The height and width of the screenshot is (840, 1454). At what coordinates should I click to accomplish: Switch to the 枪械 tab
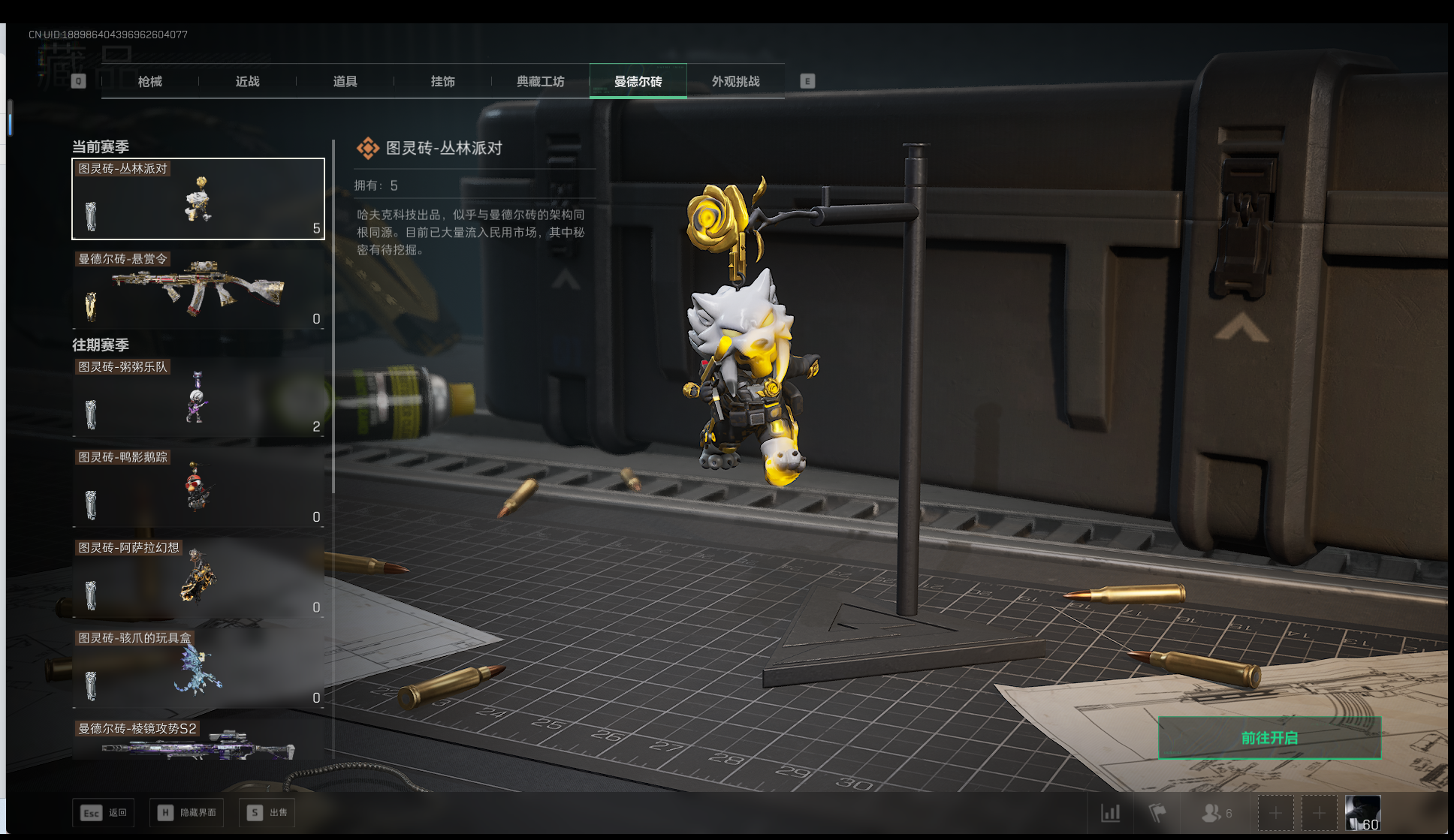(x=150, y=81)
